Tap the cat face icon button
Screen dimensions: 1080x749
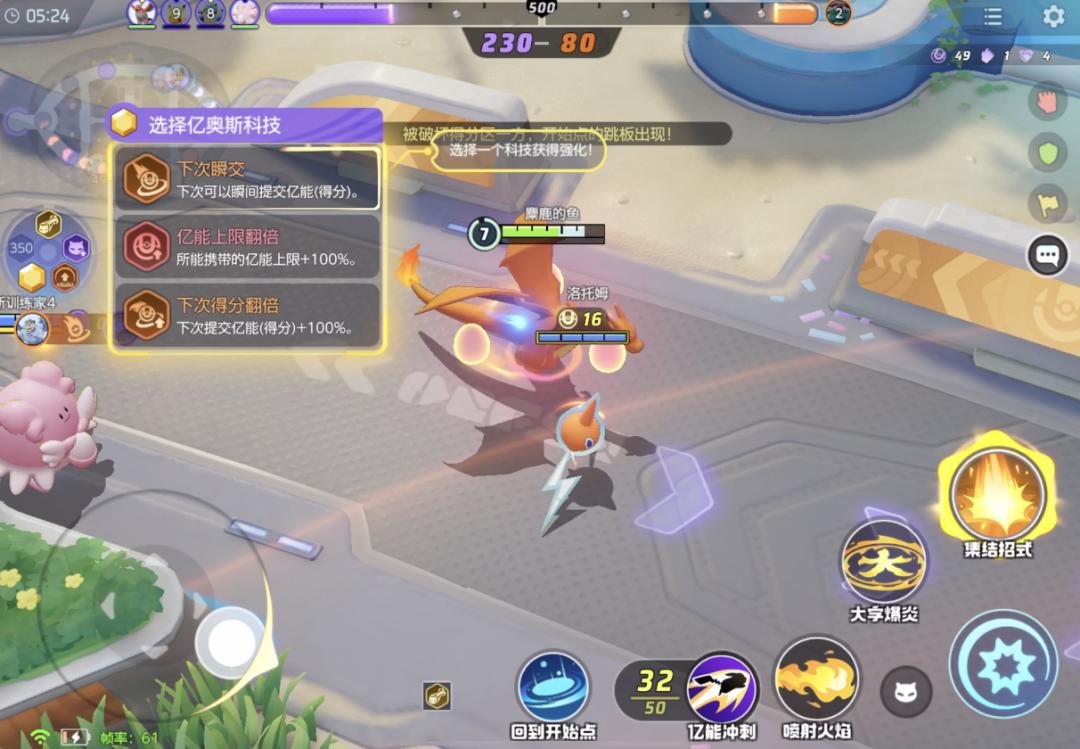pyautogui.click(x=905, y=692)
